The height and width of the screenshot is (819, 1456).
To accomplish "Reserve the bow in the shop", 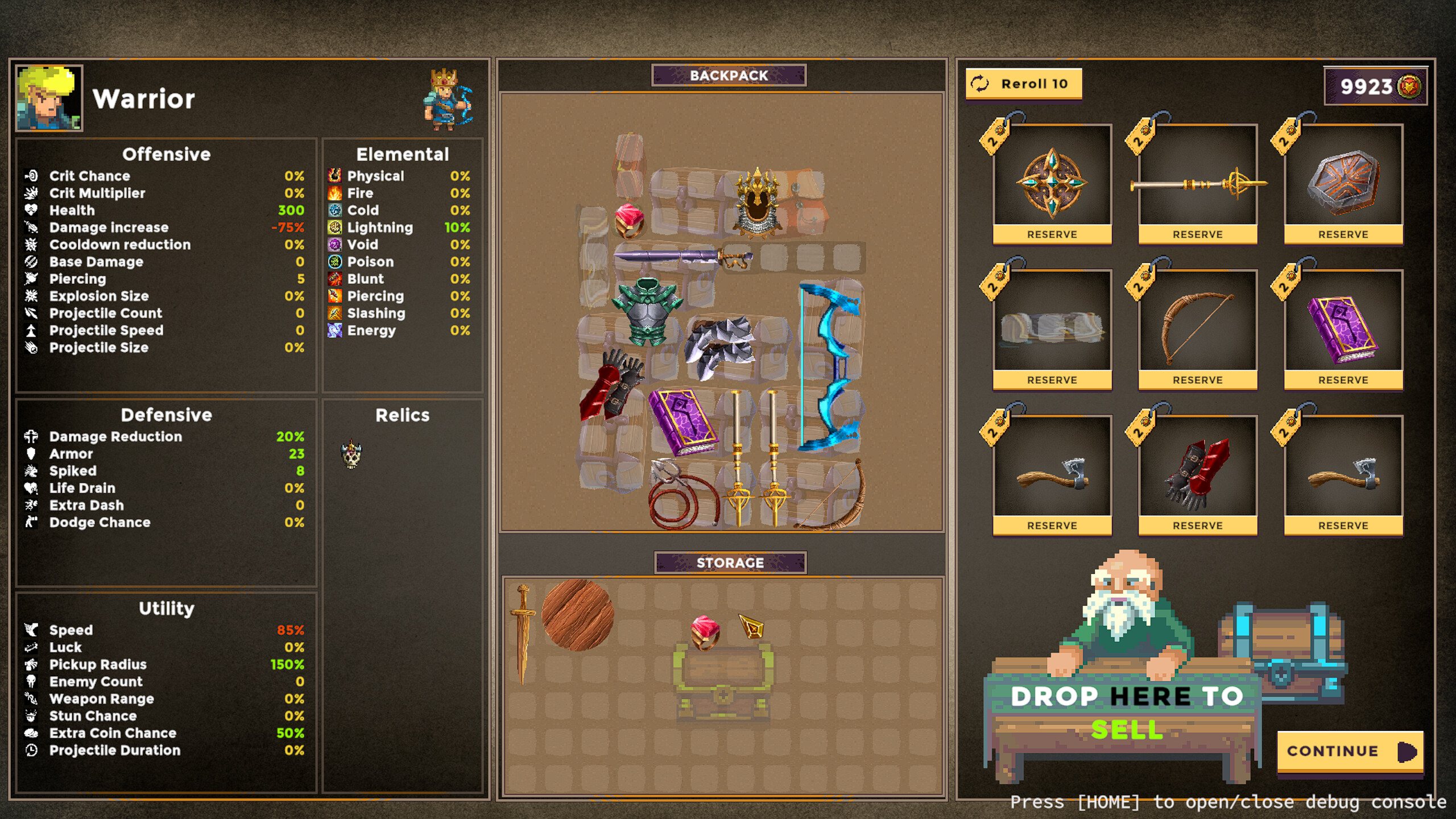I will (1197, 379).
